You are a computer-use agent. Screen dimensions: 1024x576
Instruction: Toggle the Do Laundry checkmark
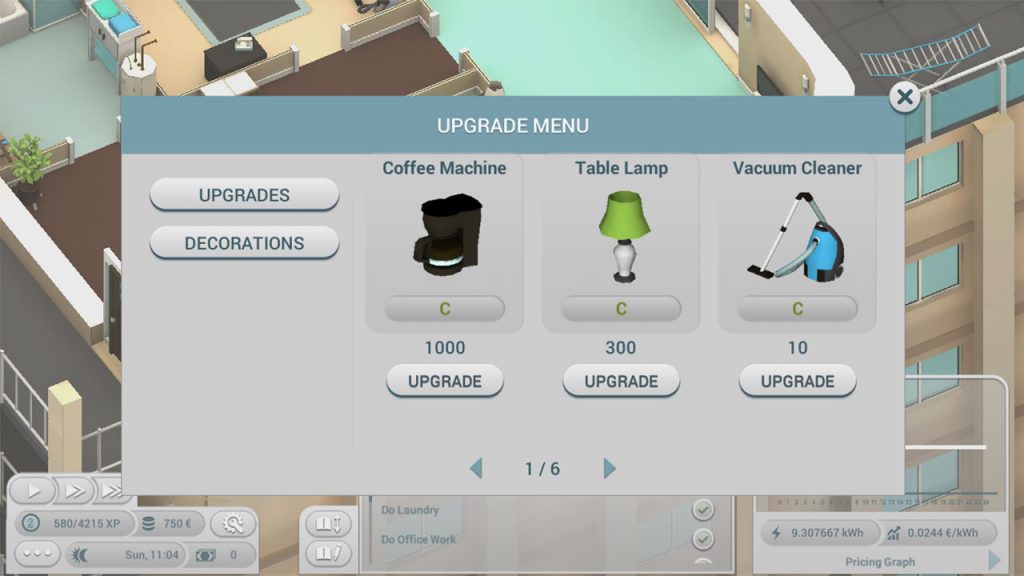[704, 510]
